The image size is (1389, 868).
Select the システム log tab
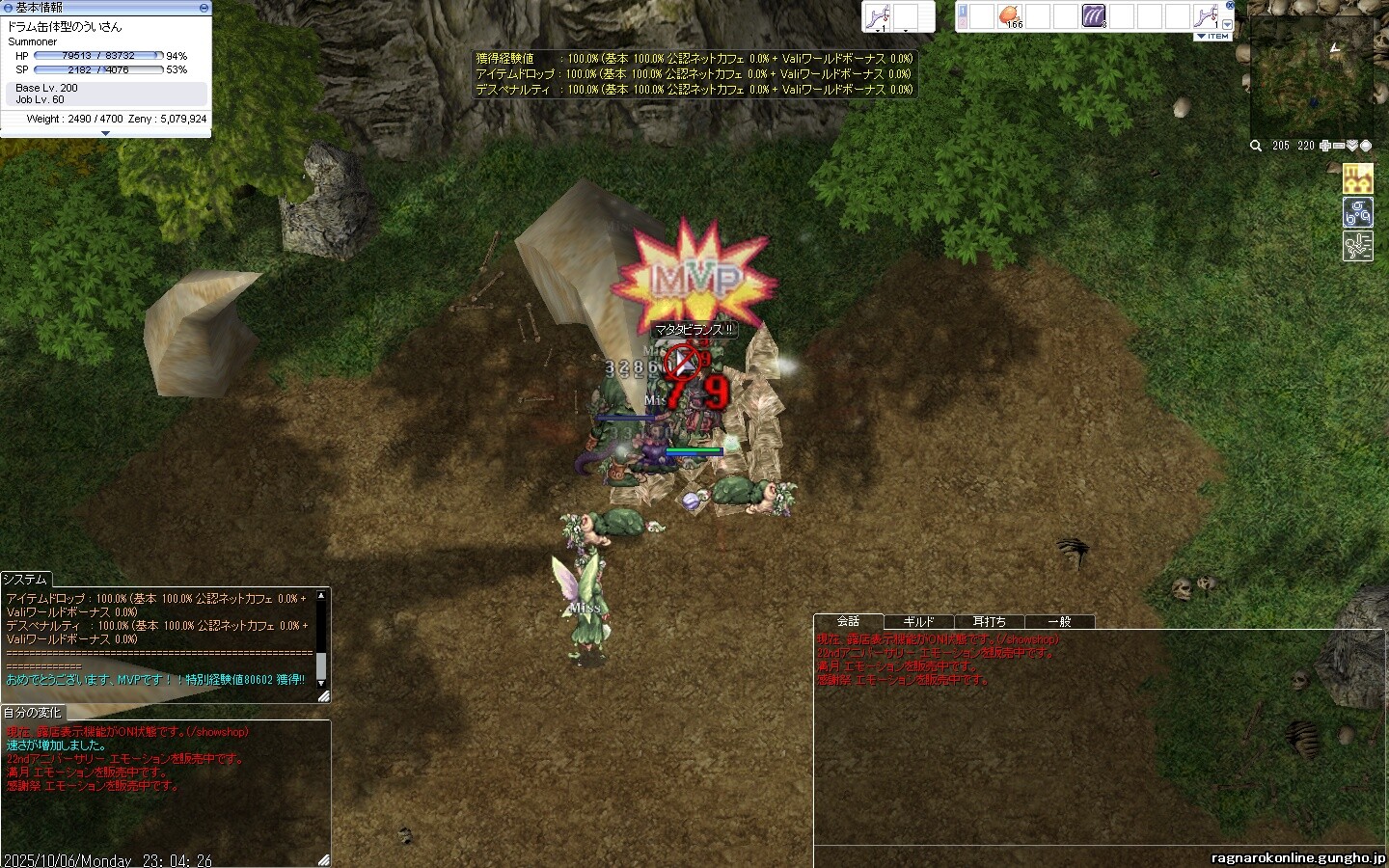[25, 579]
